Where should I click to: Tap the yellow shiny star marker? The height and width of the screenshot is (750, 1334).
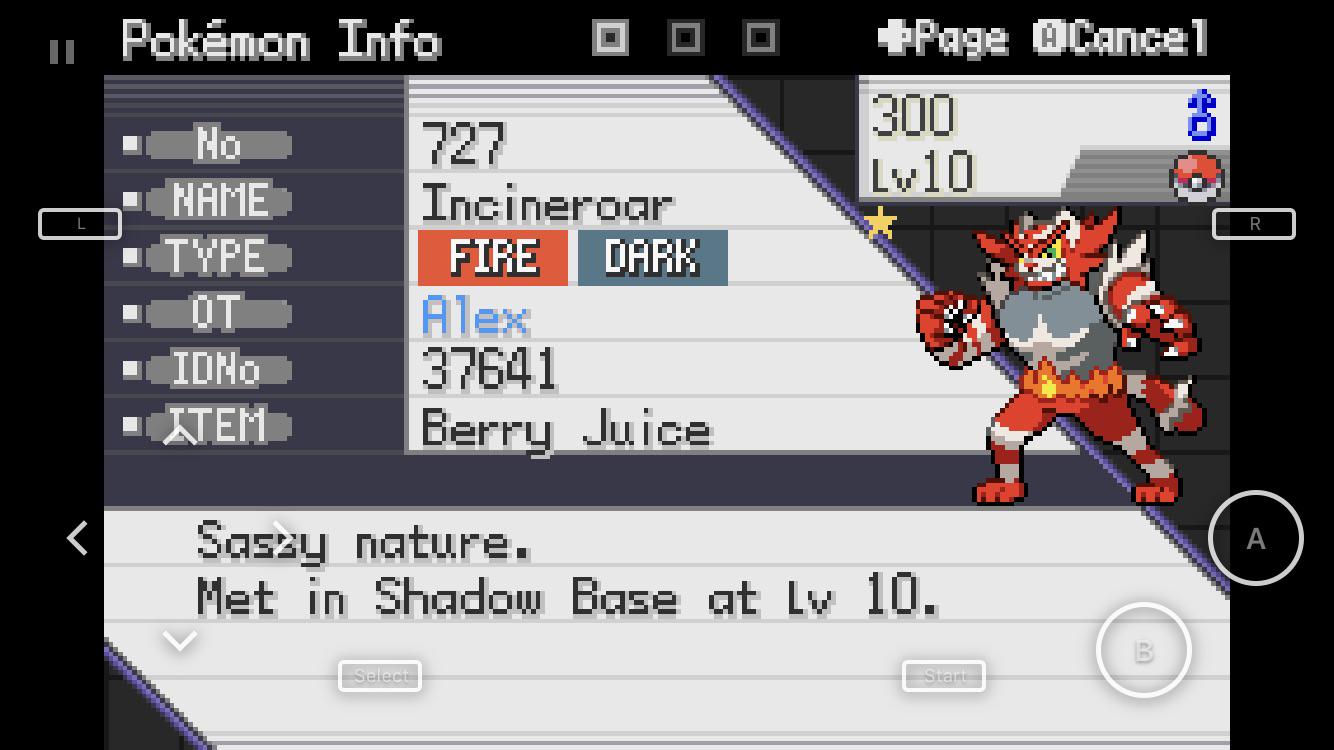[x=880, y=224]
